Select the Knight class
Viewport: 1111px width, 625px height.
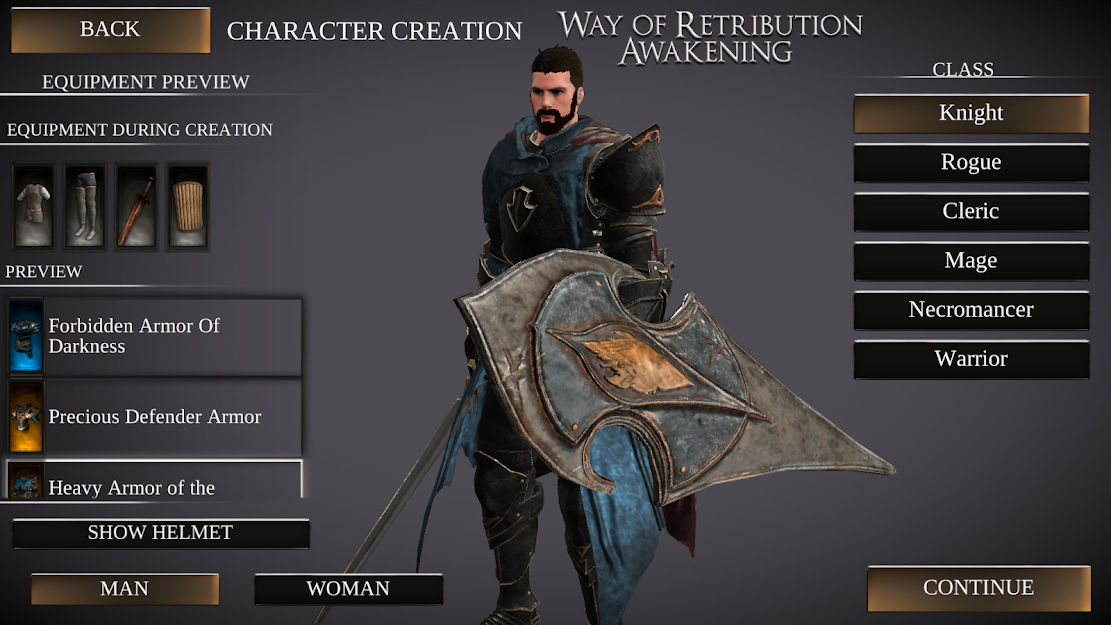pyautogui.click(x=971, y=114)
